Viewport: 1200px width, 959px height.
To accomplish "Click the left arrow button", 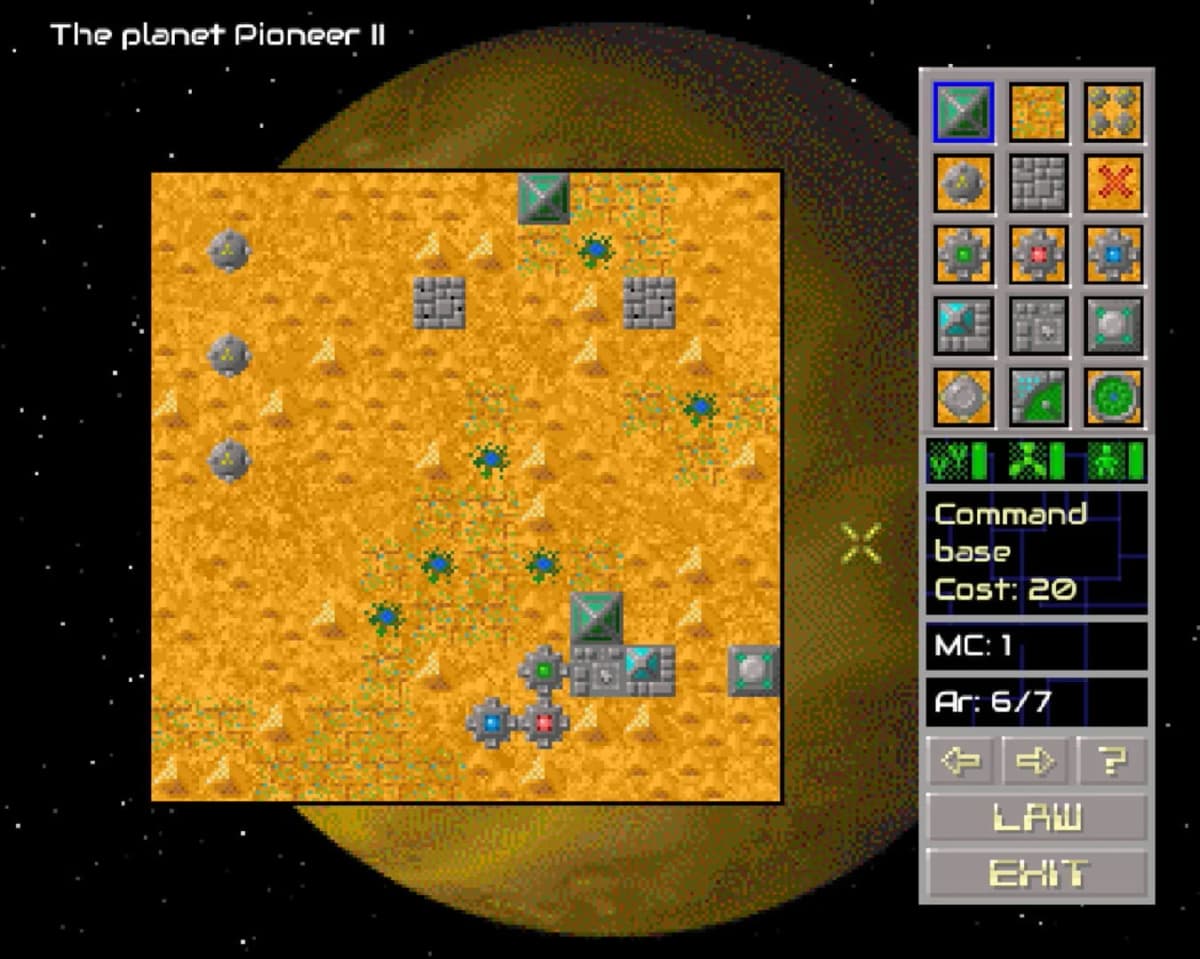I will 962,762.
